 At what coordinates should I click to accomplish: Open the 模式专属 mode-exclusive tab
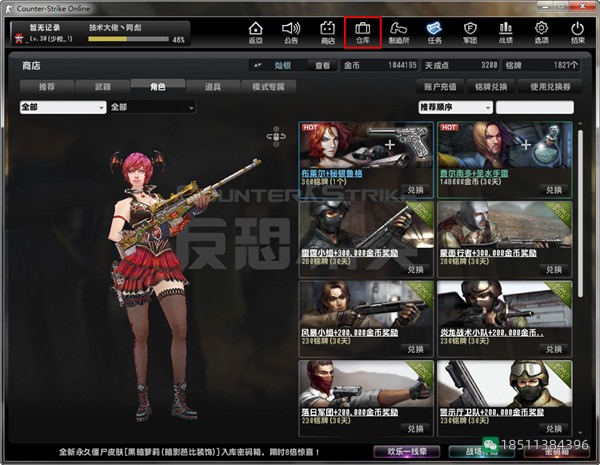click(x=269, y=87)
